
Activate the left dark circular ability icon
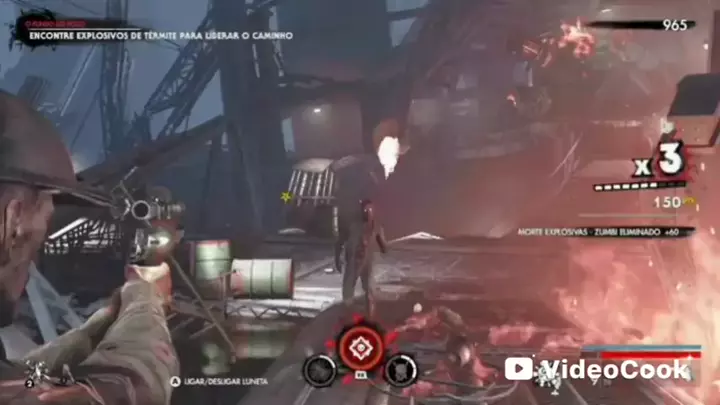(x=319, y=370)
